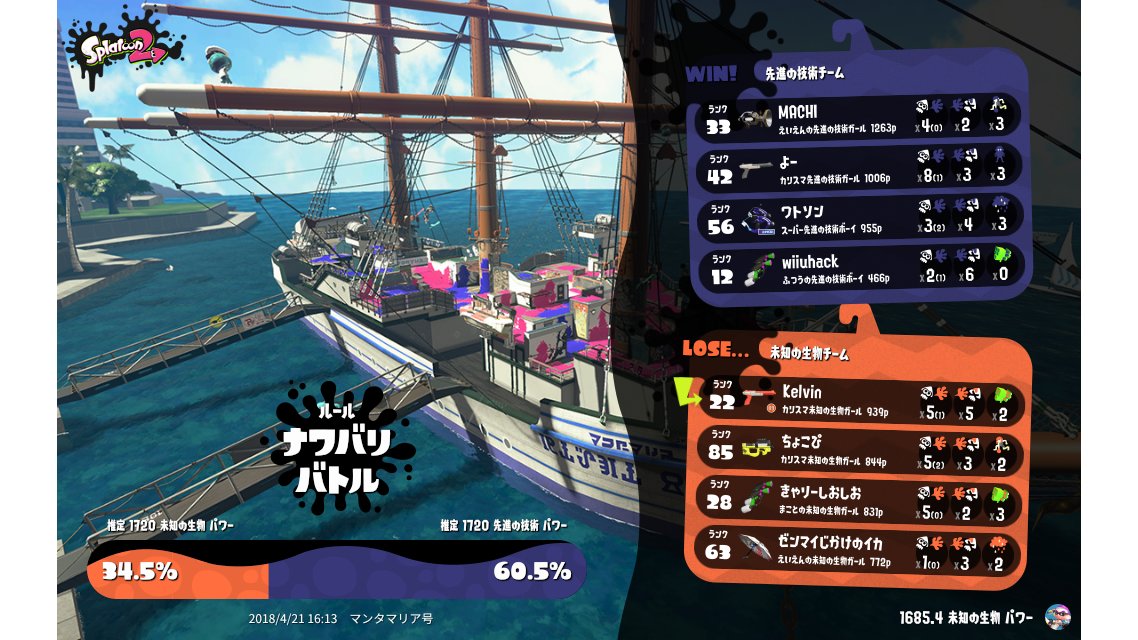
Task: Select MACHI's player row
Action: tap(860, 118)
